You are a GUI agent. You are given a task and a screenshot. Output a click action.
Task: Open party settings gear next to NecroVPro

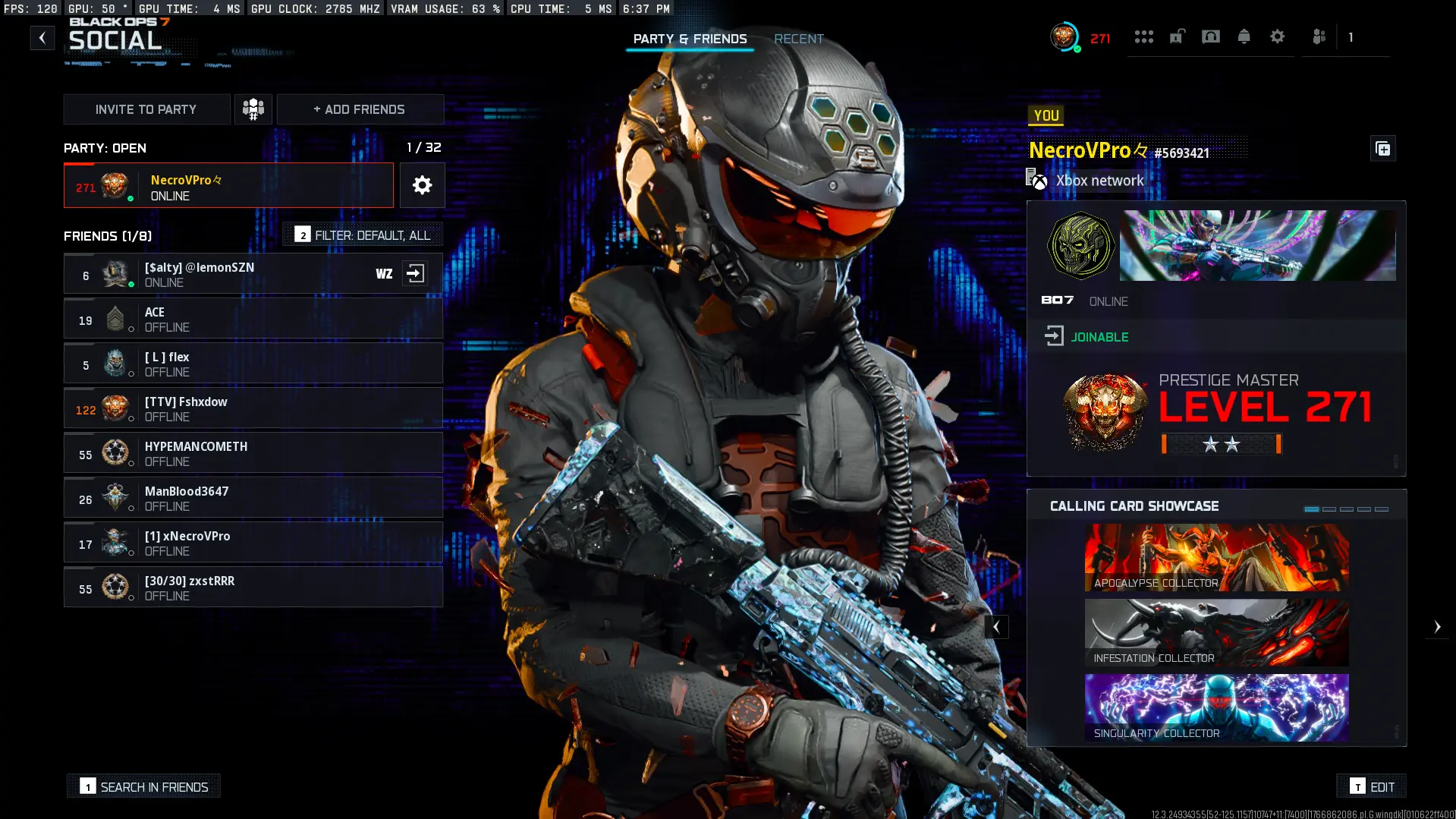422,185
